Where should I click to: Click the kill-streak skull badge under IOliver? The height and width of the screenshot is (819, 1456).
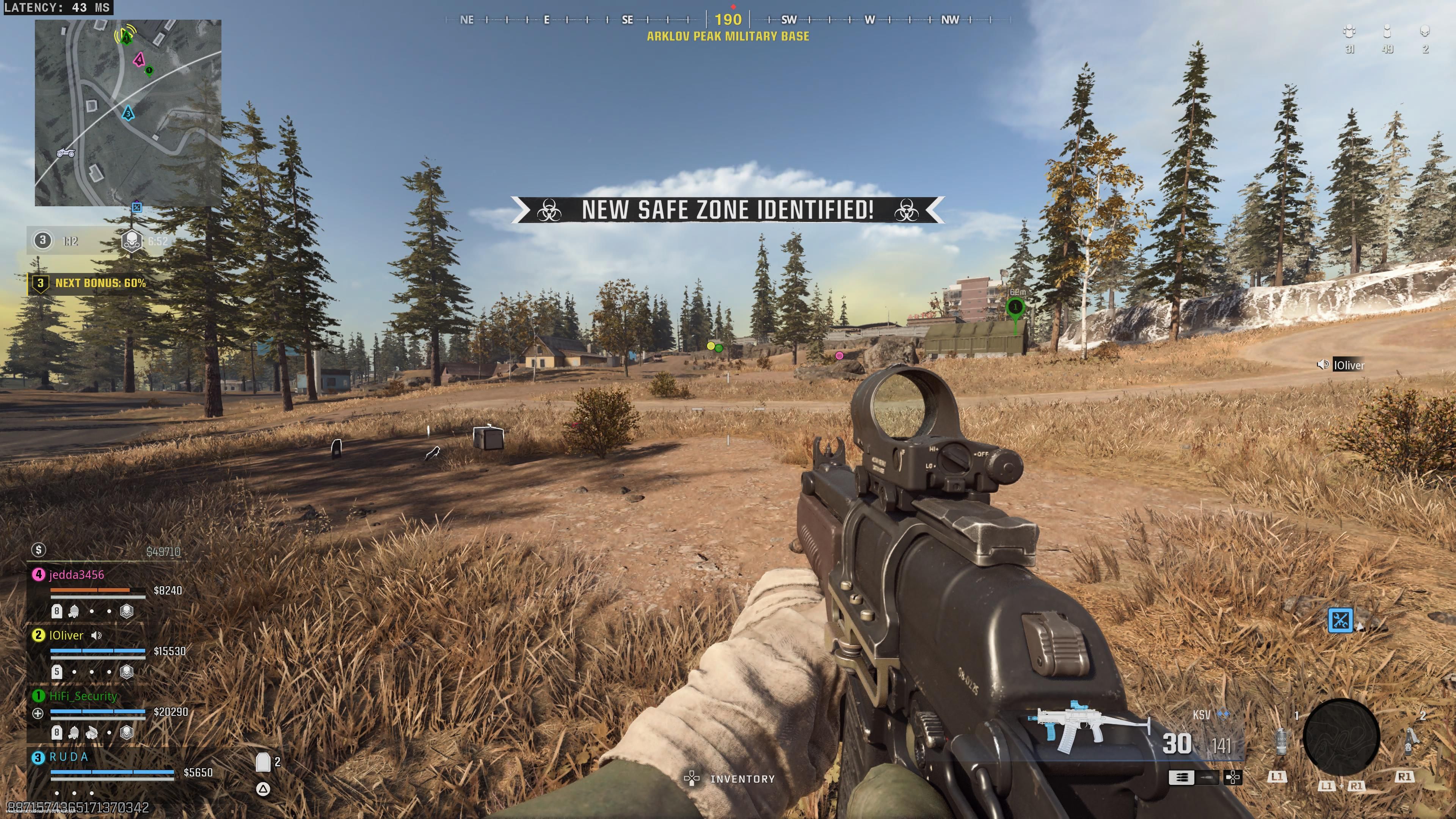coord(127,672)
